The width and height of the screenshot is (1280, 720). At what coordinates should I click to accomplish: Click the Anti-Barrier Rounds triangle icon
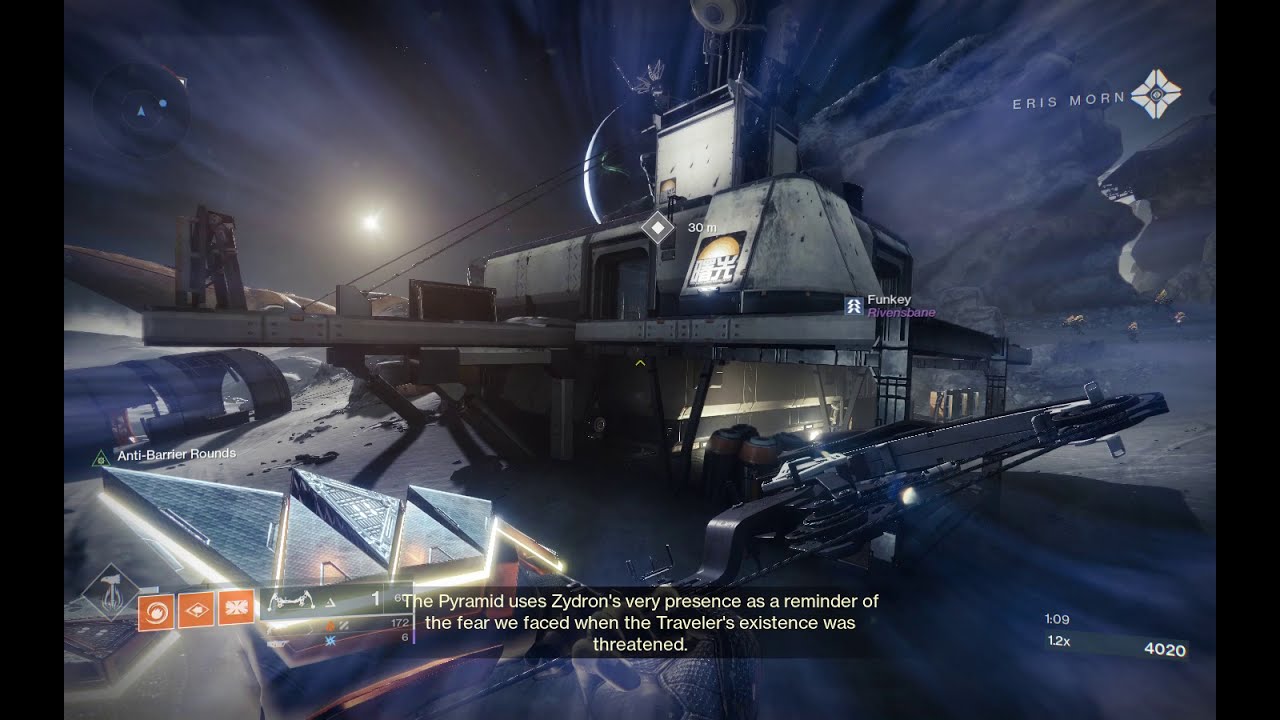pos(100,457)
